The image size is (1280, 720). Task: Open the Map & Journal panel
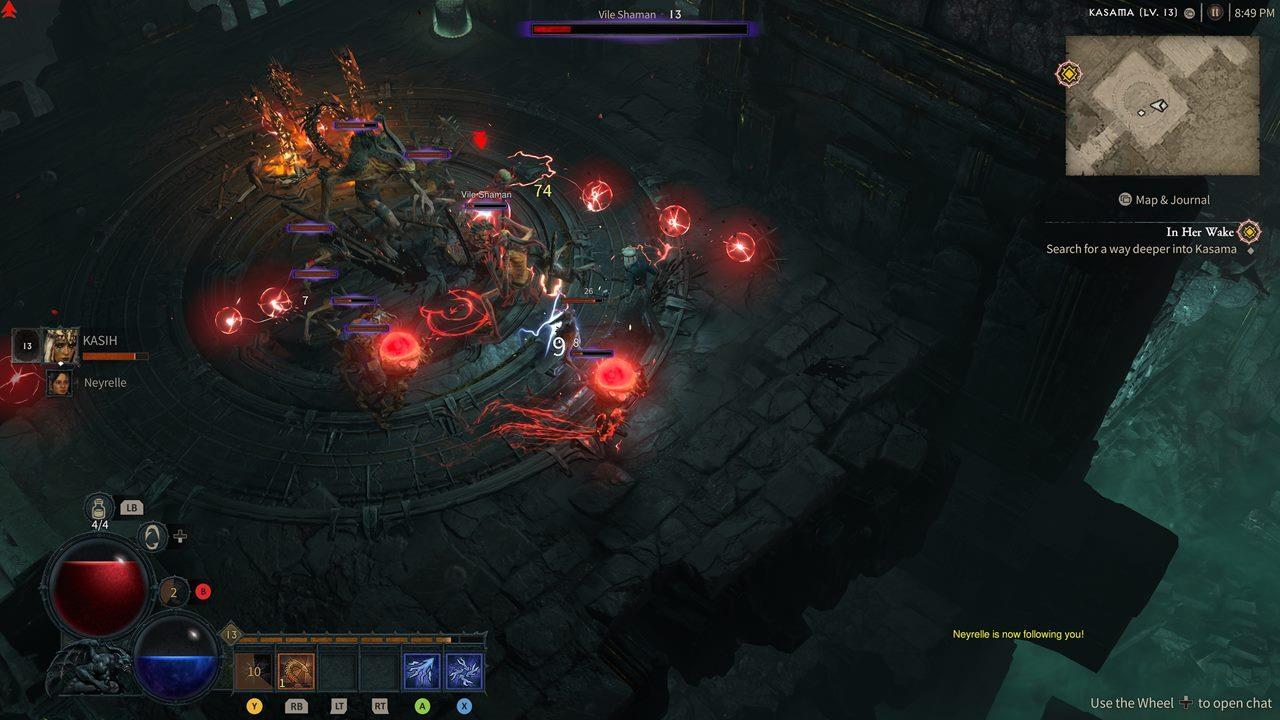tap(1166, 200)
